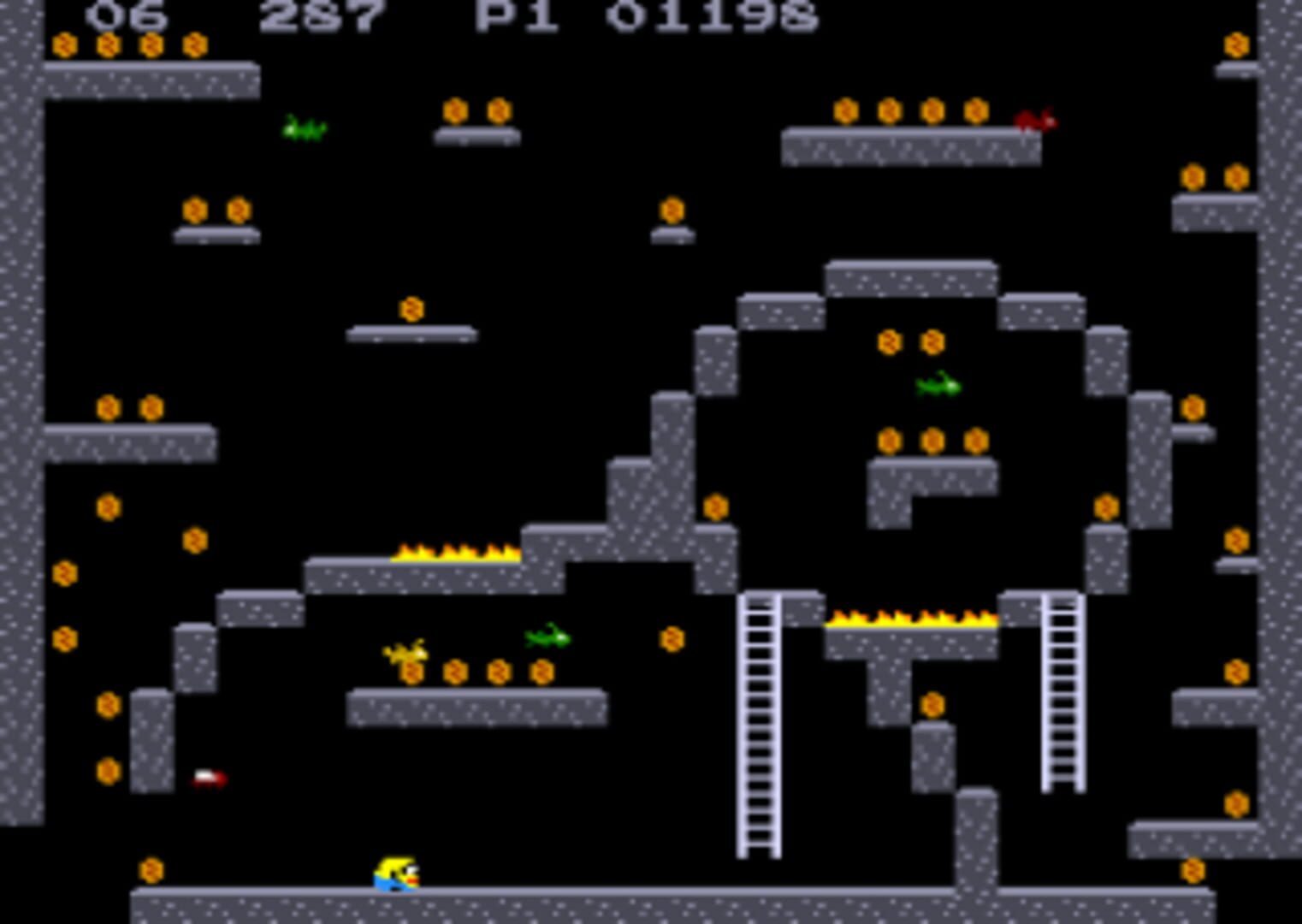Click the 287 counter in the HUD
This screenshot has width=1302, height=924.
[x=322, y=12]
